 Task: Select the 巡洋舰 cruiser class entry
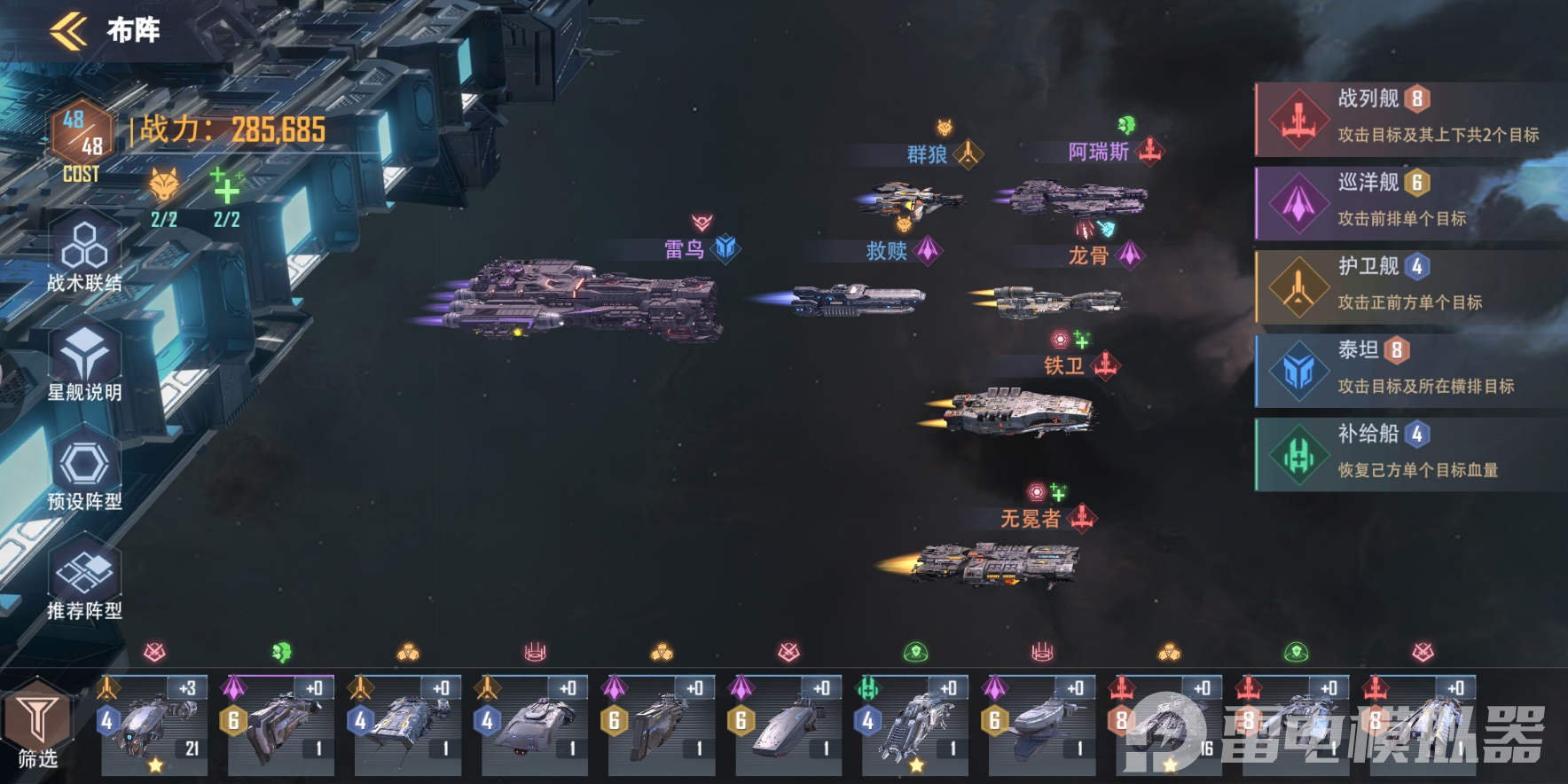[1410, 203]
